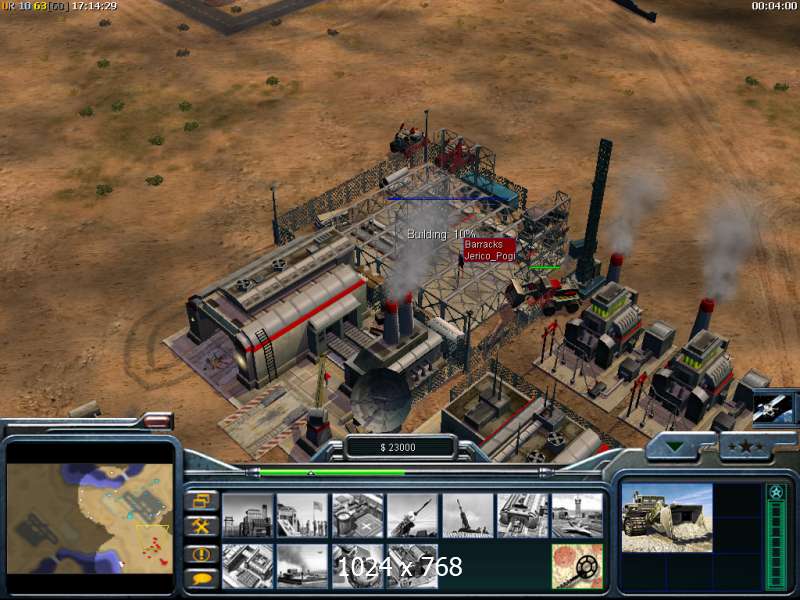Open the General's powers three-star button
800x600 pixels.
pos(745,446)
